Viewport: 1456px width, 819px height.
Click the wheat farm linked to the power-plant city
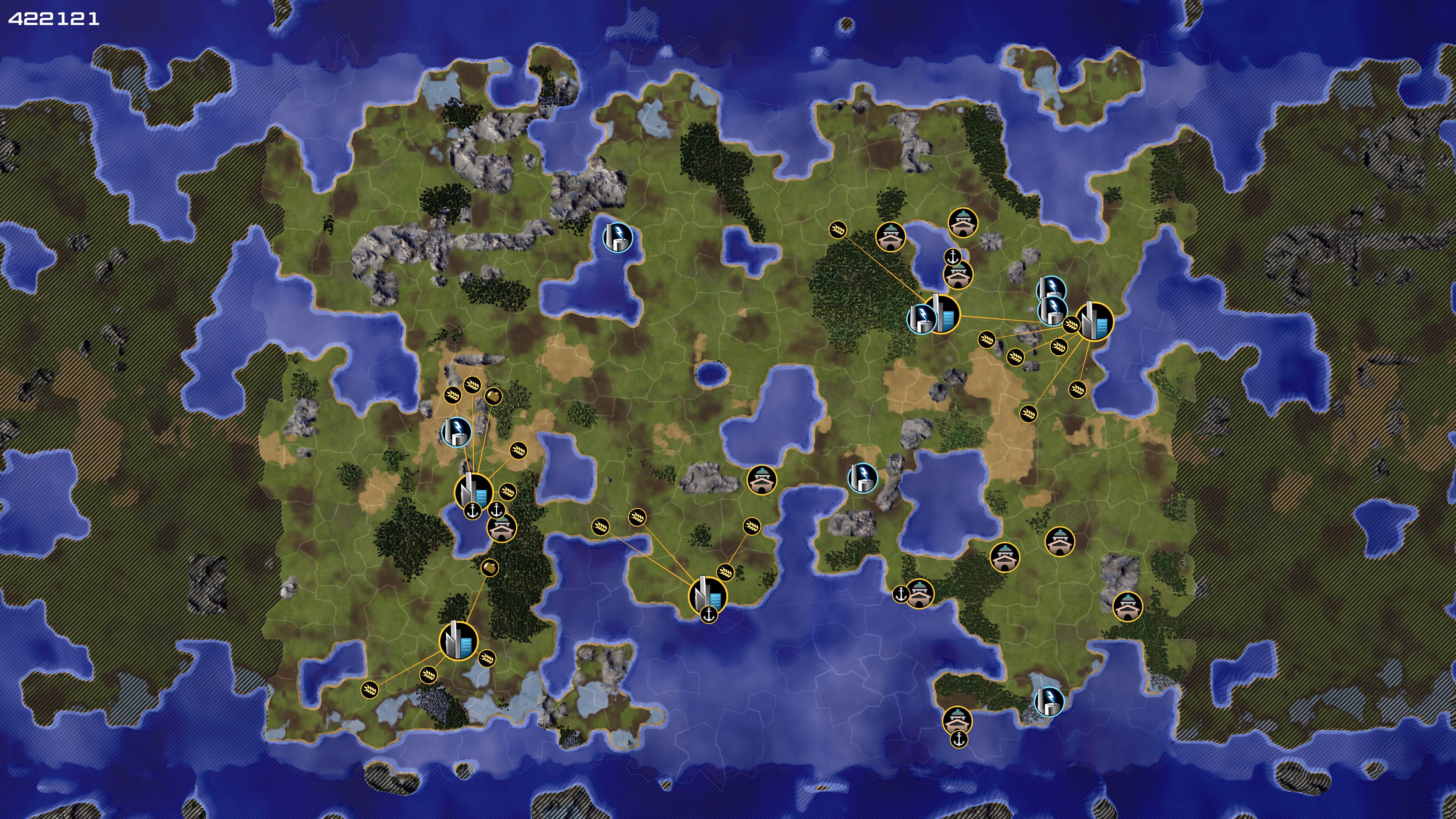tap(838, 229)
